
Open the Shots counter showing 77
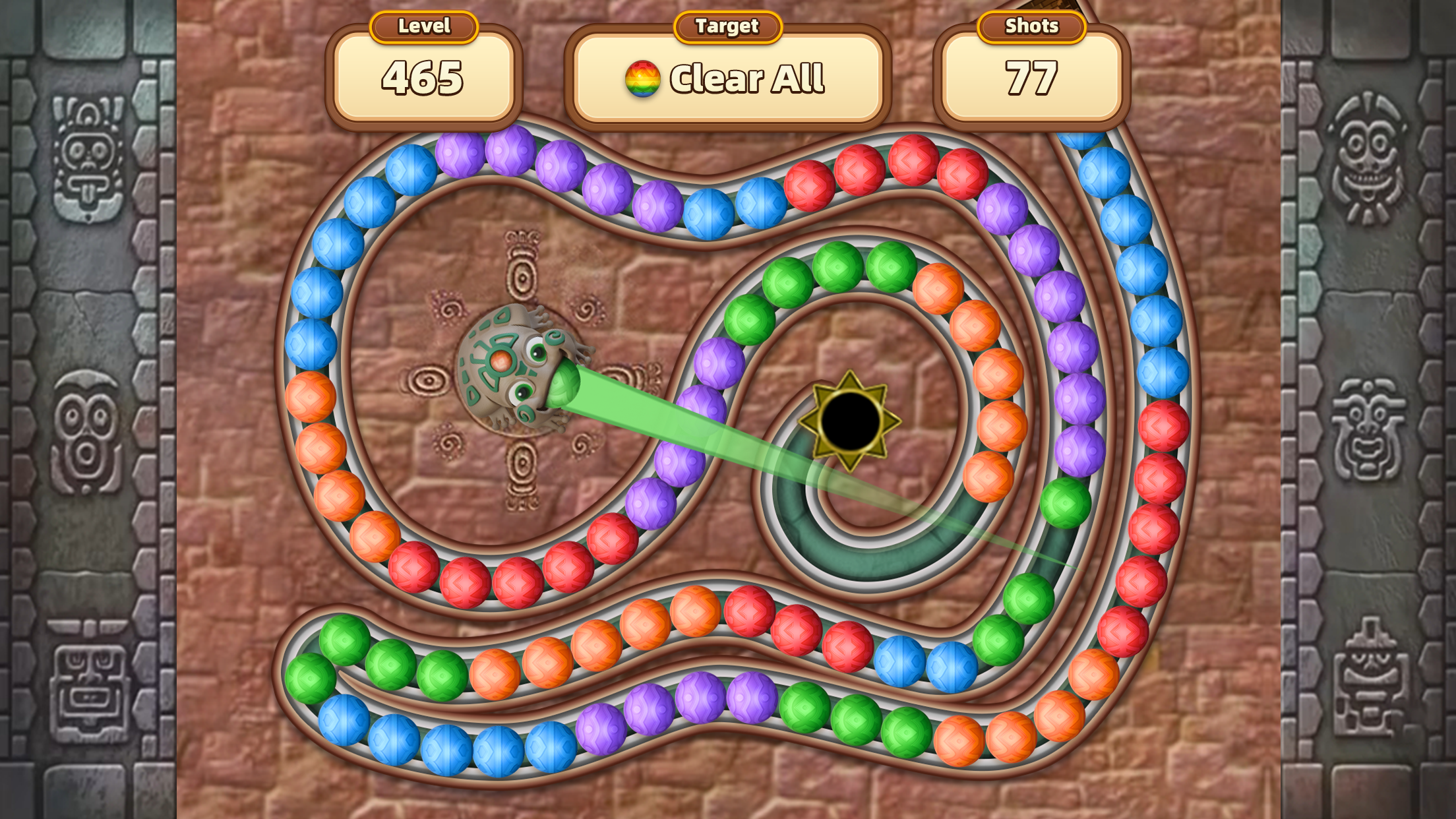tap(1031, 78)
